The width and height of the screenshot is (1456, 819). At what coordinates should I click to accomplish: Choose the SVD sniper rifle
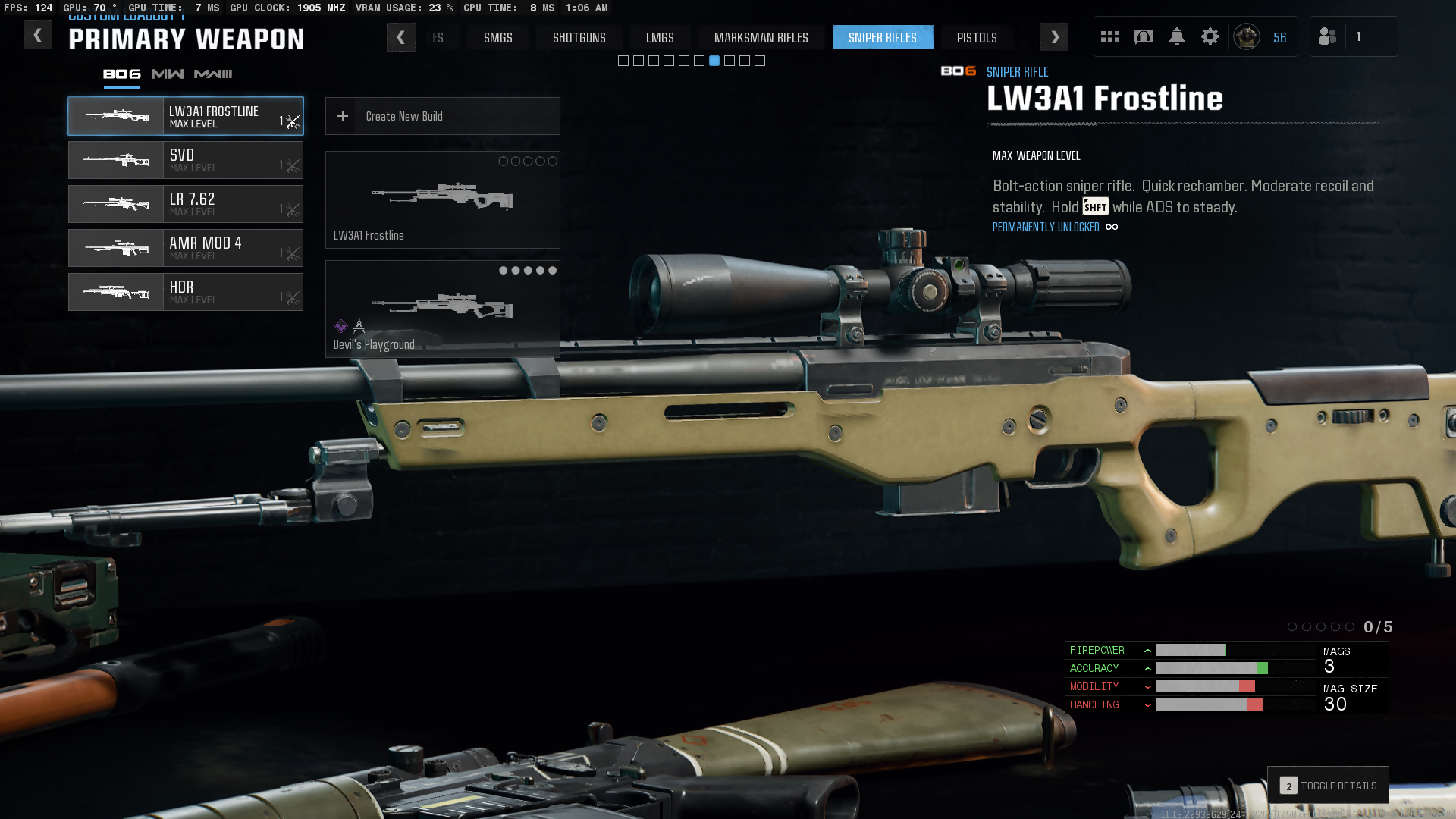pyautogui.click(x=186, y=160)
